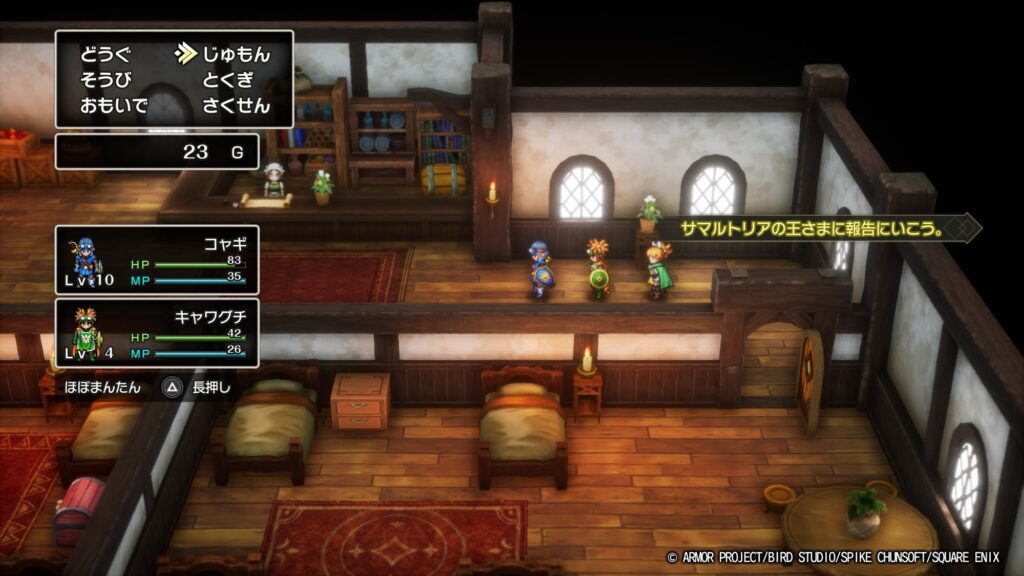Viewport: 1024px width, 576px height.
Task: Open とくぎ (Abilities) menu
Action: point(228,80)
